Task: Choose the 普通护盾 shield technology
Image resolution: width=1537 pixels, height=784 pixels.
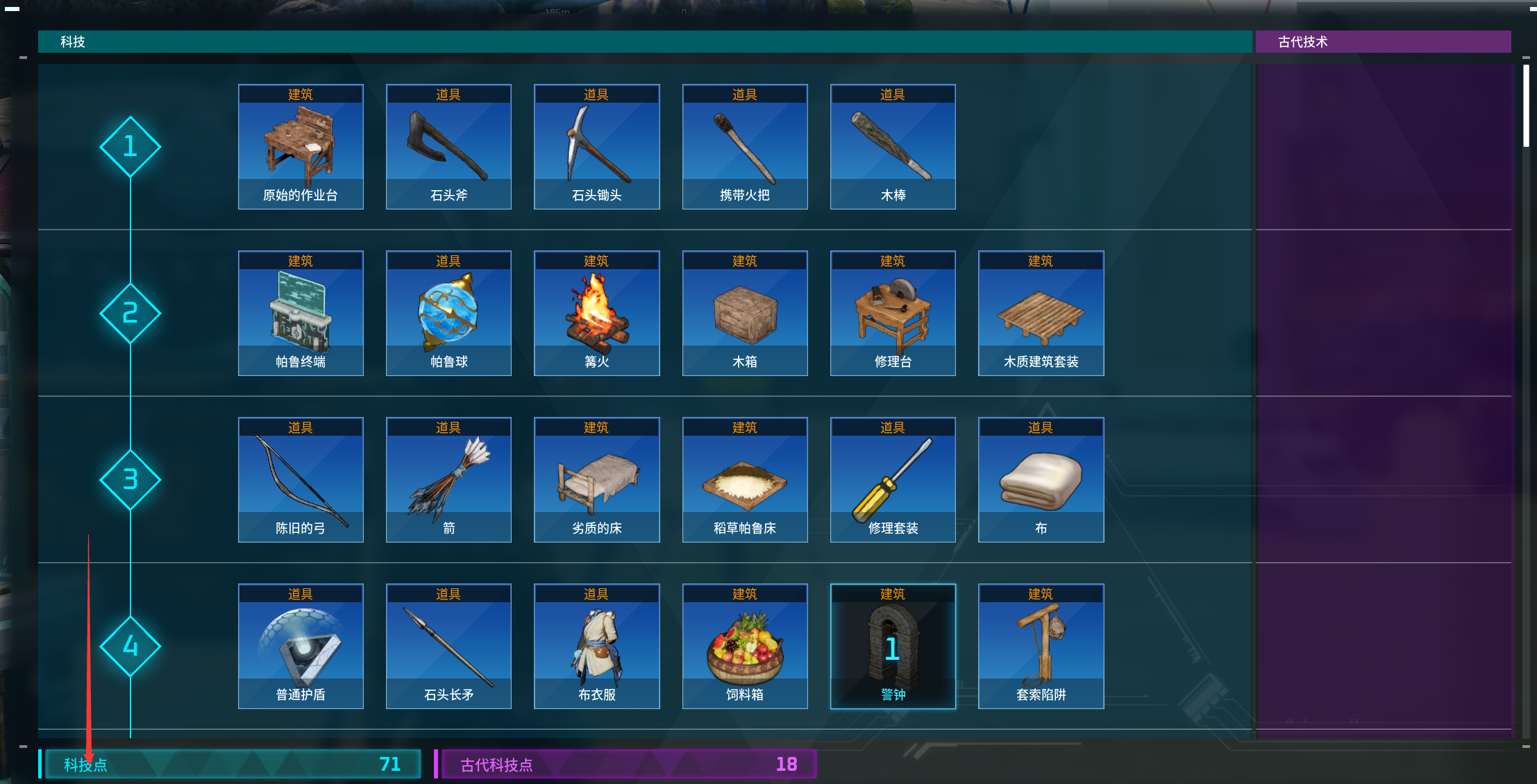Action: [301, 647]
